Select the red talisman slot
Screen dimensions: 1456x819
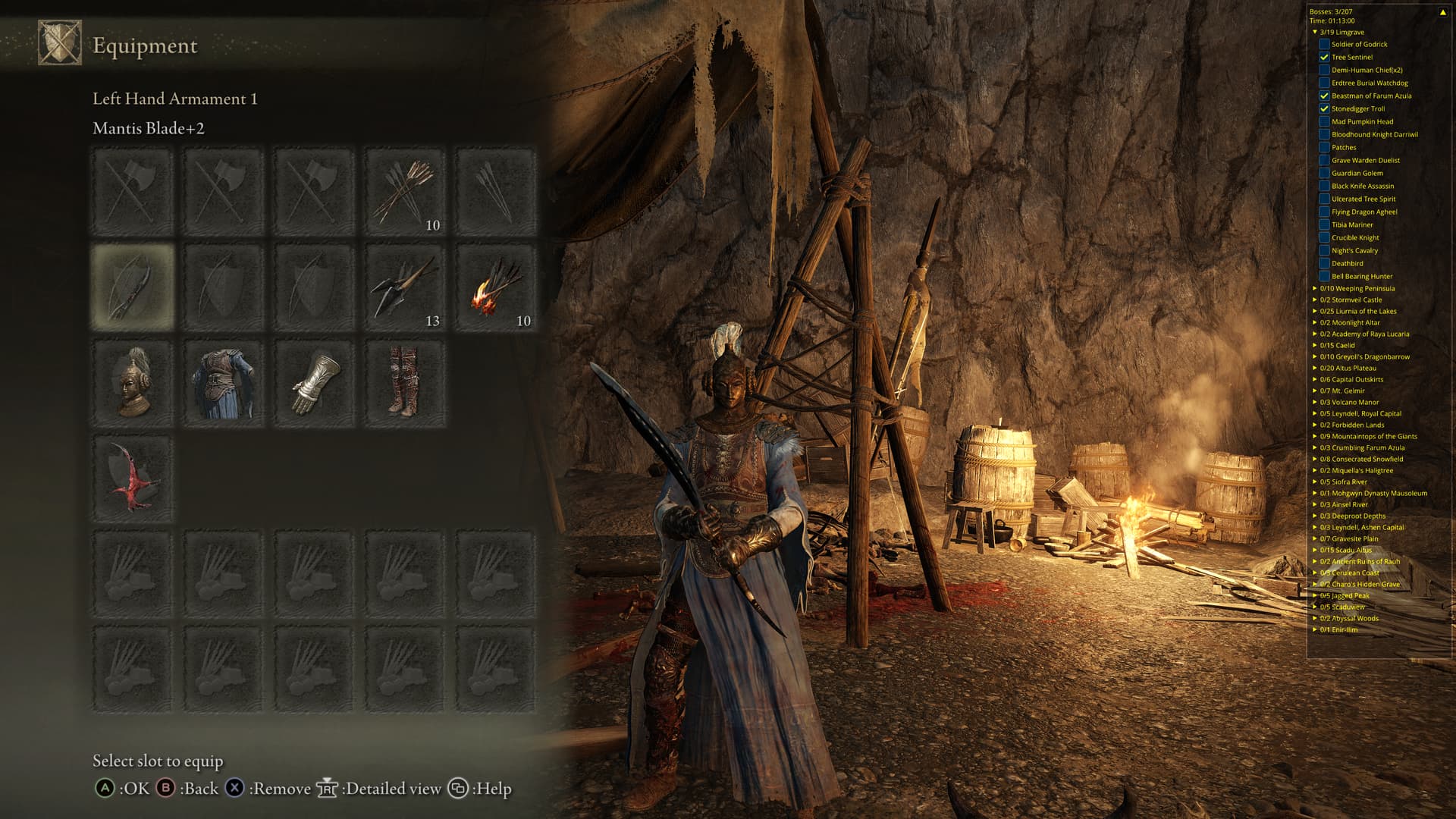133,479
